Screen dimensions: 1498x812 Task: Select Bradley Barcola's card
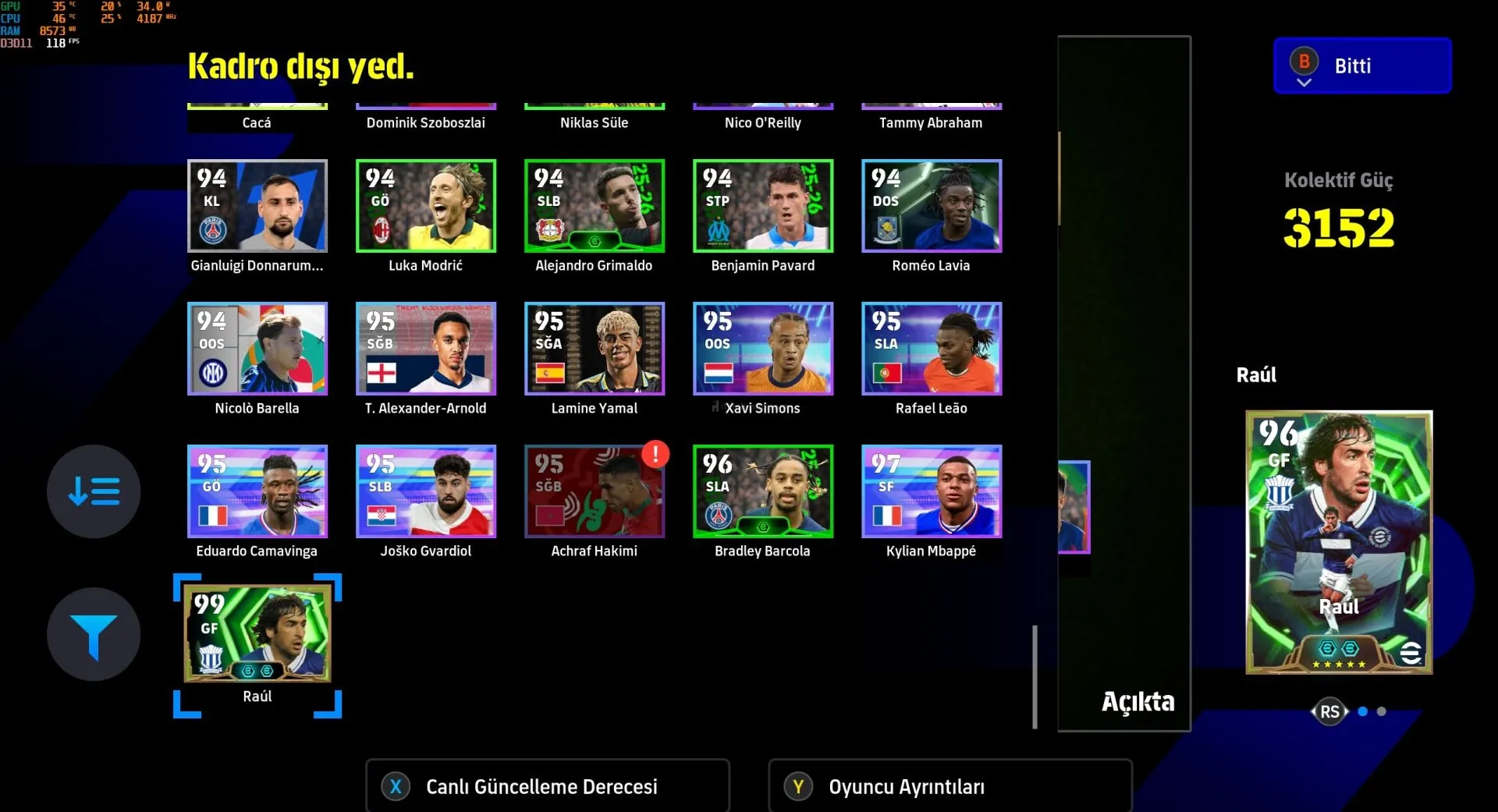point(762,491)
